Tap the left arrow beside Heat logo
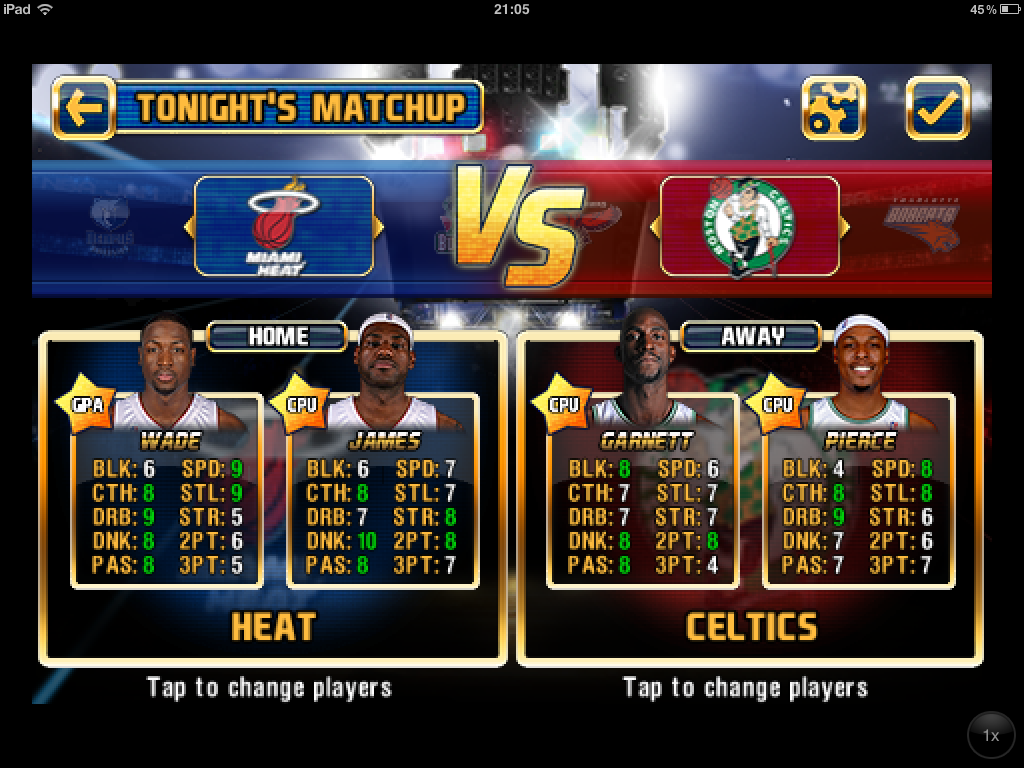This screenshot has width=1024, height=768. pos(189,227)
